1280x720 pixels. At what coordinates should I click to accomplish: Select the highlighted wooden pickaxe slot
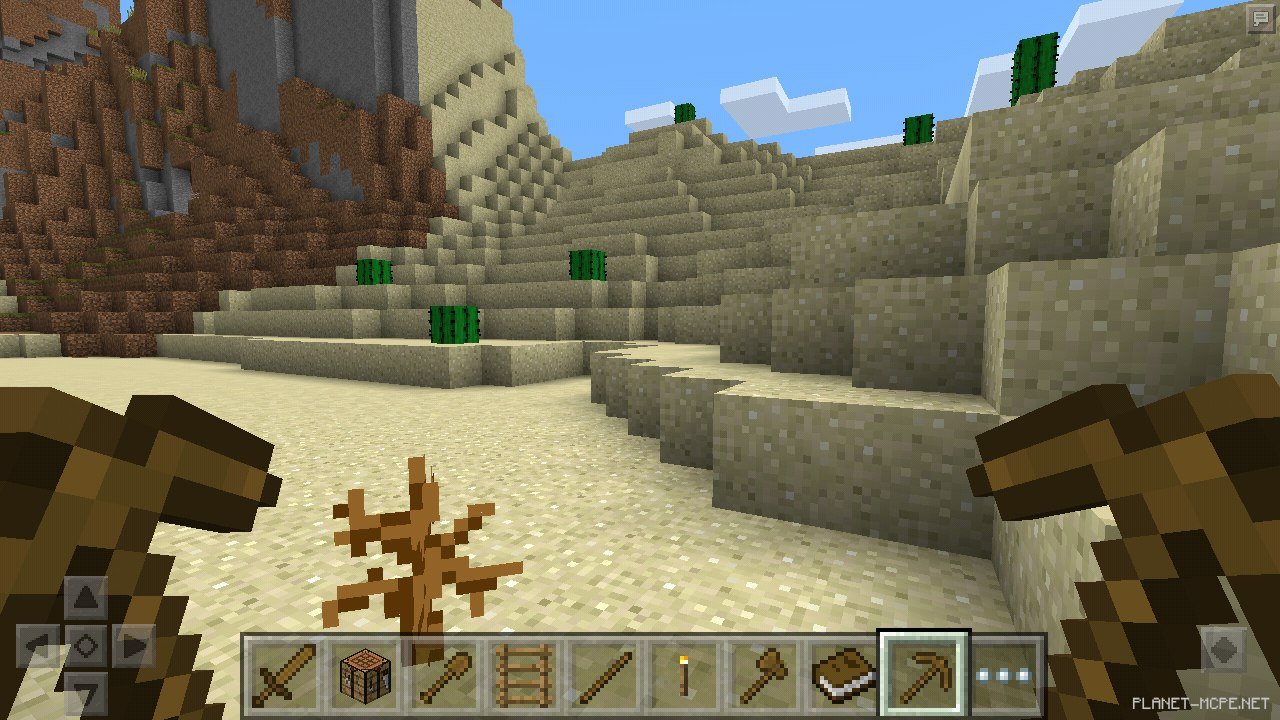click(x=923, y=673)
